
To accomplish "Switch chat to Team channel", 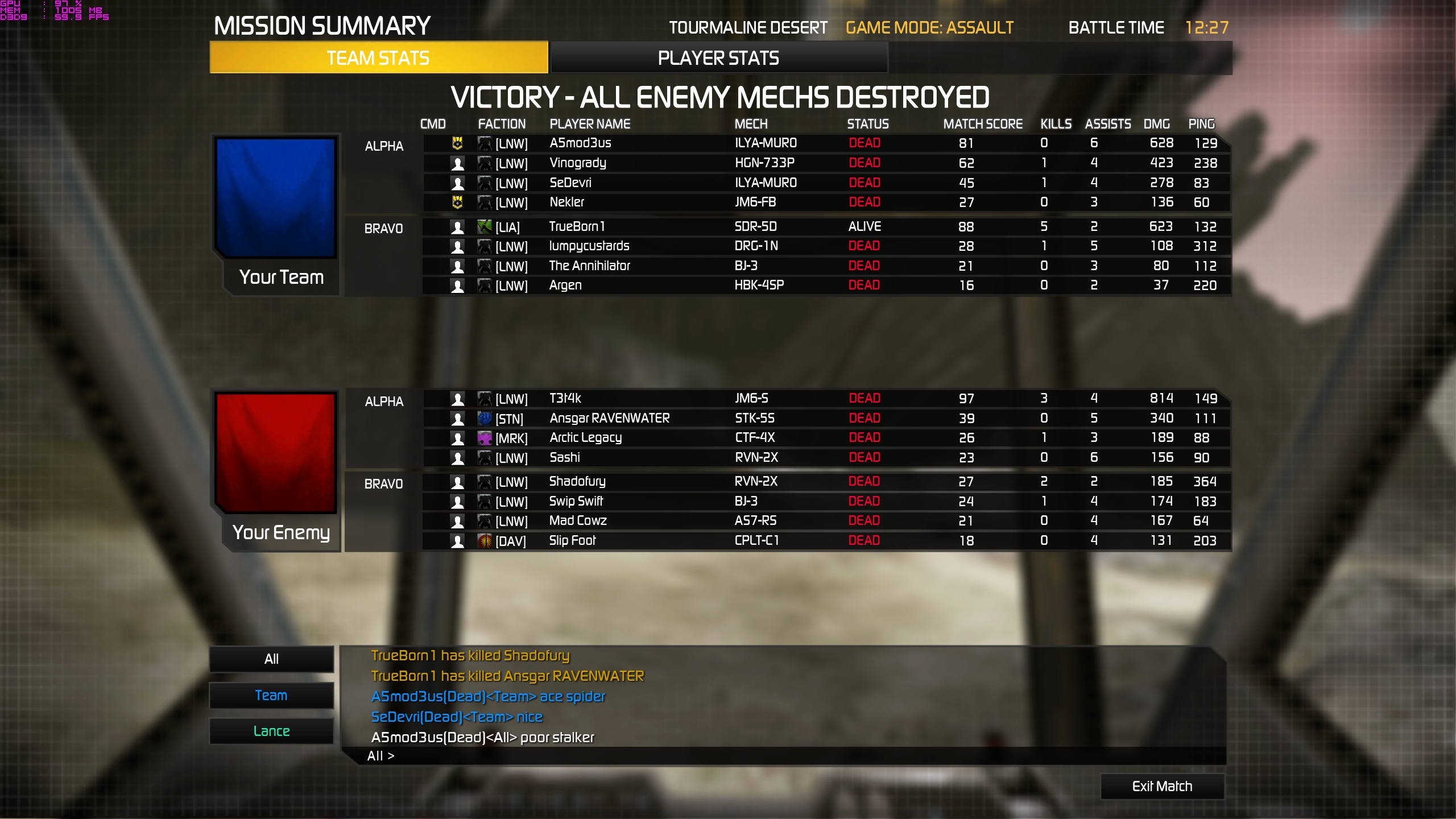I will pyautogui.click(x=271, y=695).
